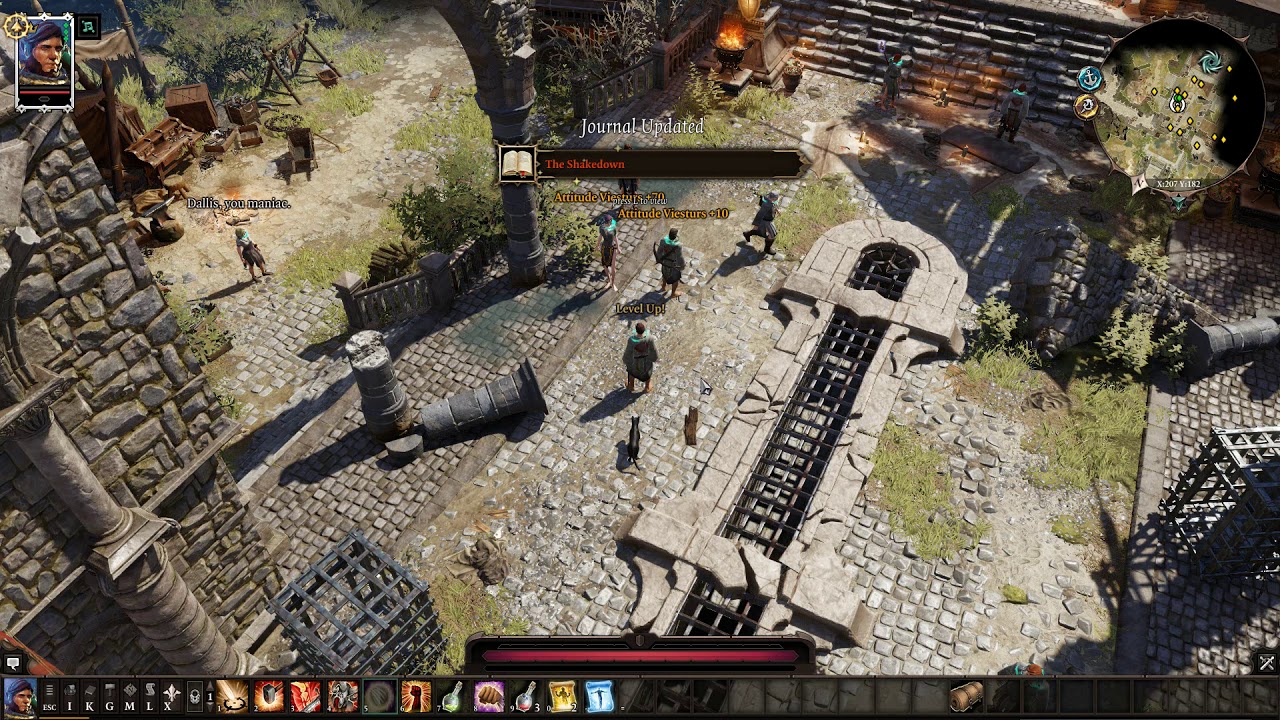The width and height of the screenshot is (1280, 720).
Task: Click the yellow sneak icon beside the minimap
Action: 1088,105
